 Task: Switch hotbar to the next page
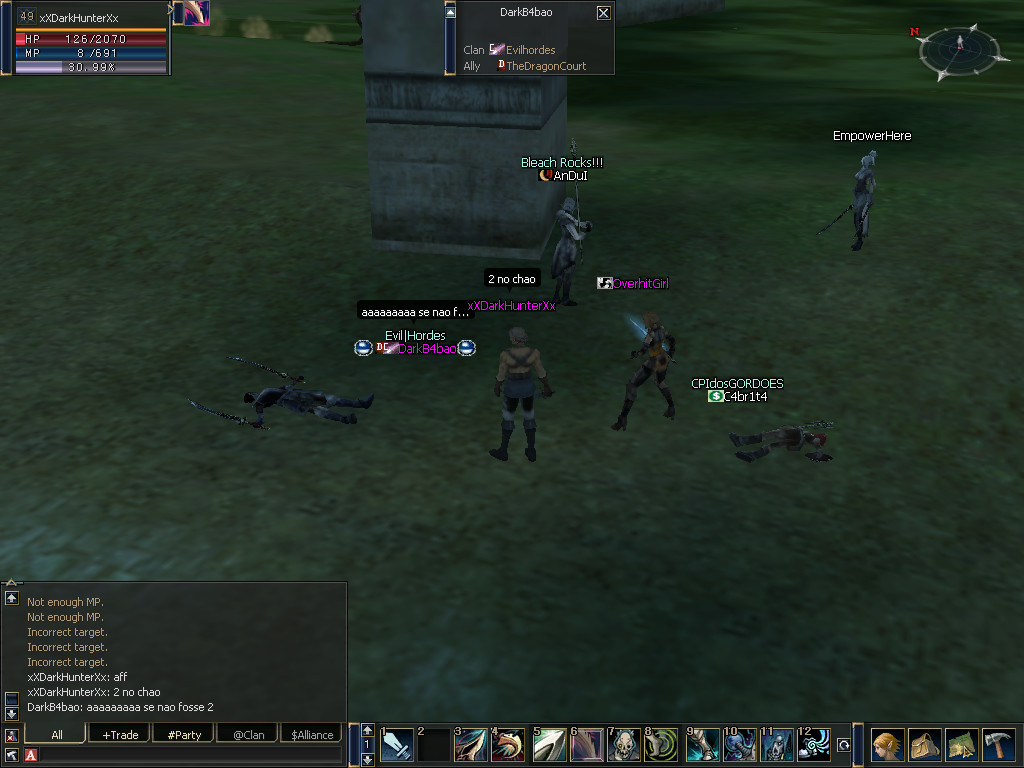point(367,759)
